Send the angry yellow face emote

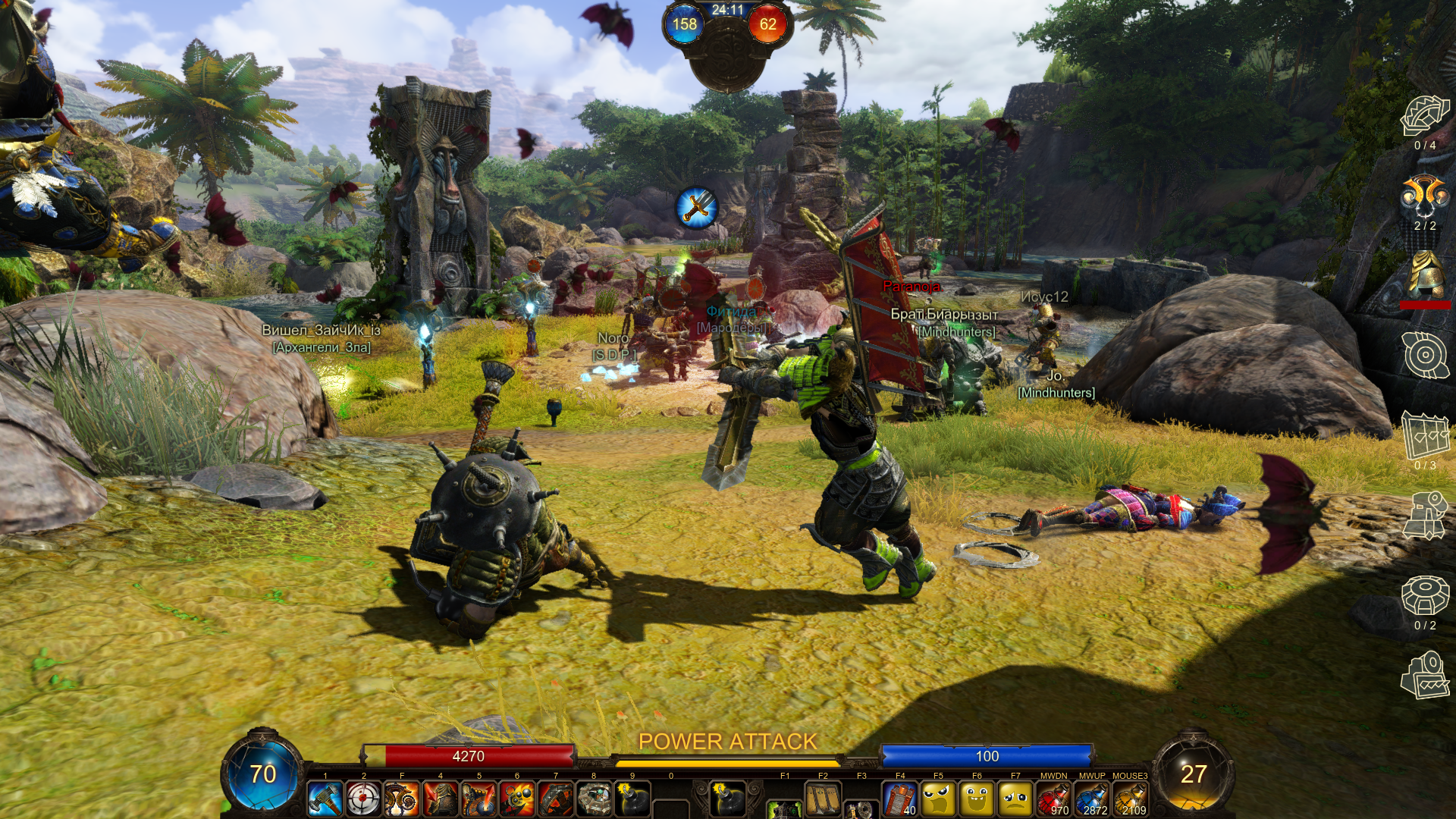pos(939,799)
